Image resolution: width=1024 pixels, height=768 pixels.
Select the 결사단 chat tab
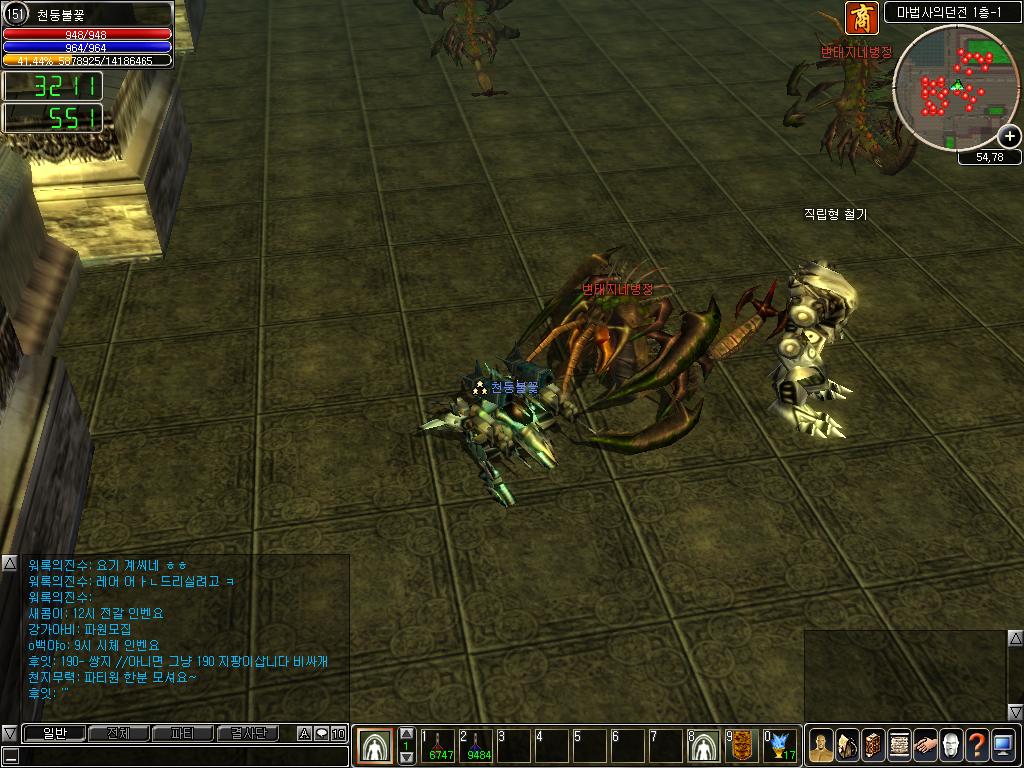pos(248,734)
